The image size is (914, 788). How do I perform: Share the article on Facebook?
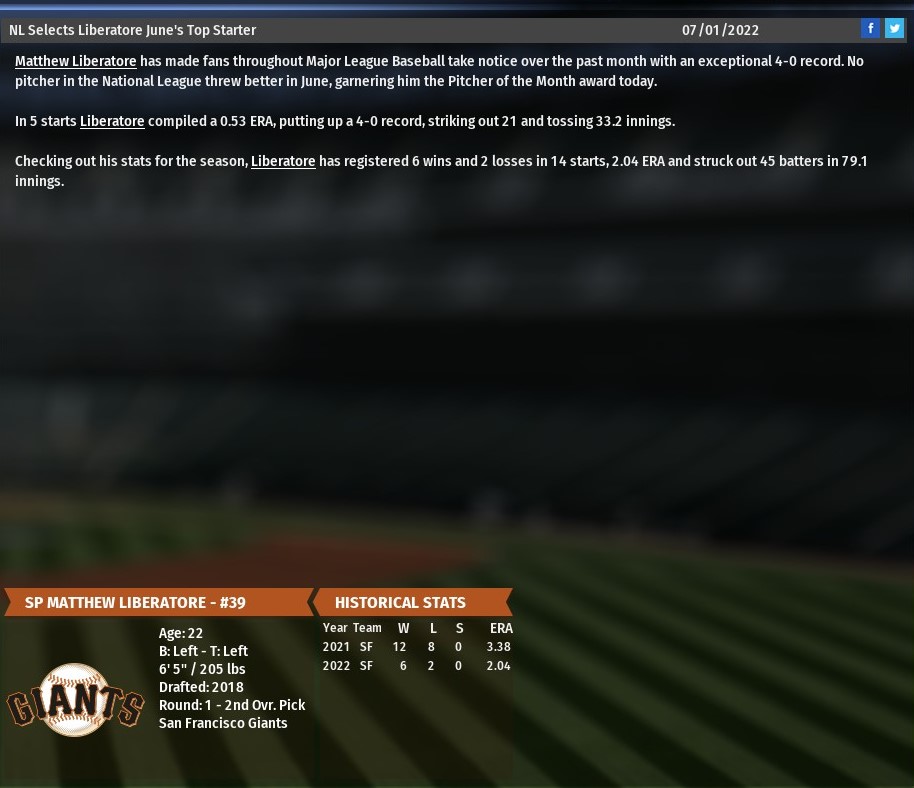click(871, 29)
